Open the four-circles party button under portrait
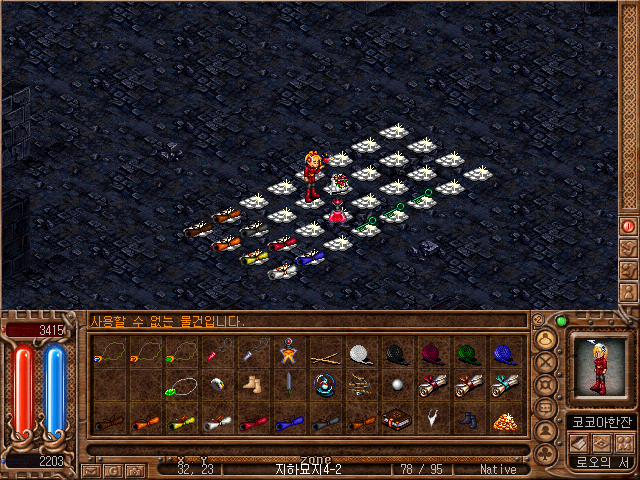The image size is (640, 480). (x=624, y=442)
